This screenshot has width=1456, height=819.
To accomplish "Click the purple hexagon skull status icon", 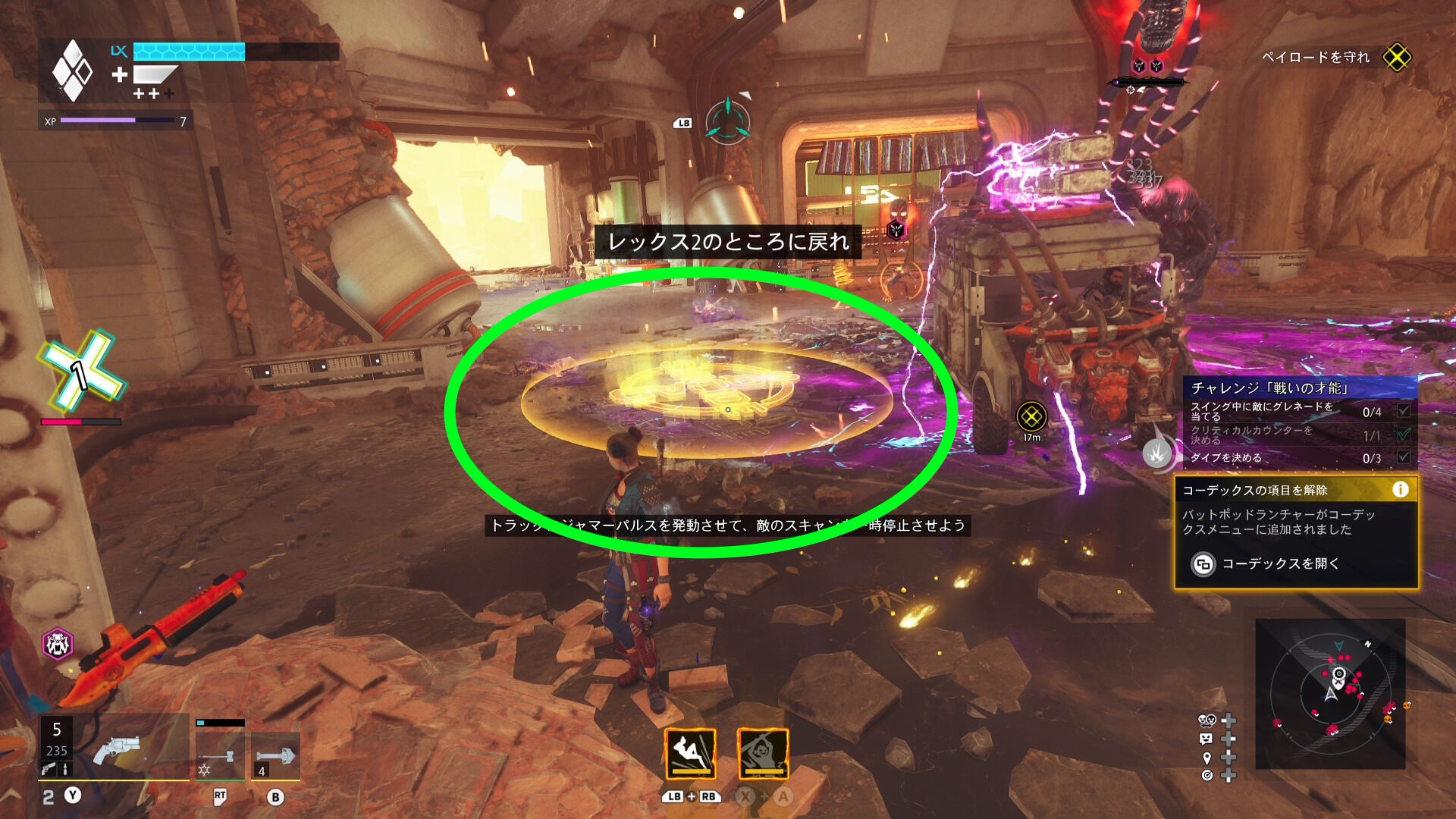I will click(57, 645).
